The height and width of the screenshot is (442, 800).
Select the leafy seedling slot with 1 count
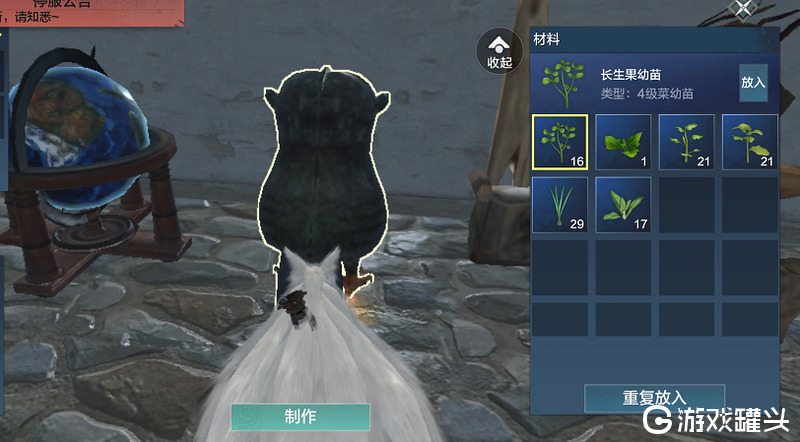click(x=623, y=141)
